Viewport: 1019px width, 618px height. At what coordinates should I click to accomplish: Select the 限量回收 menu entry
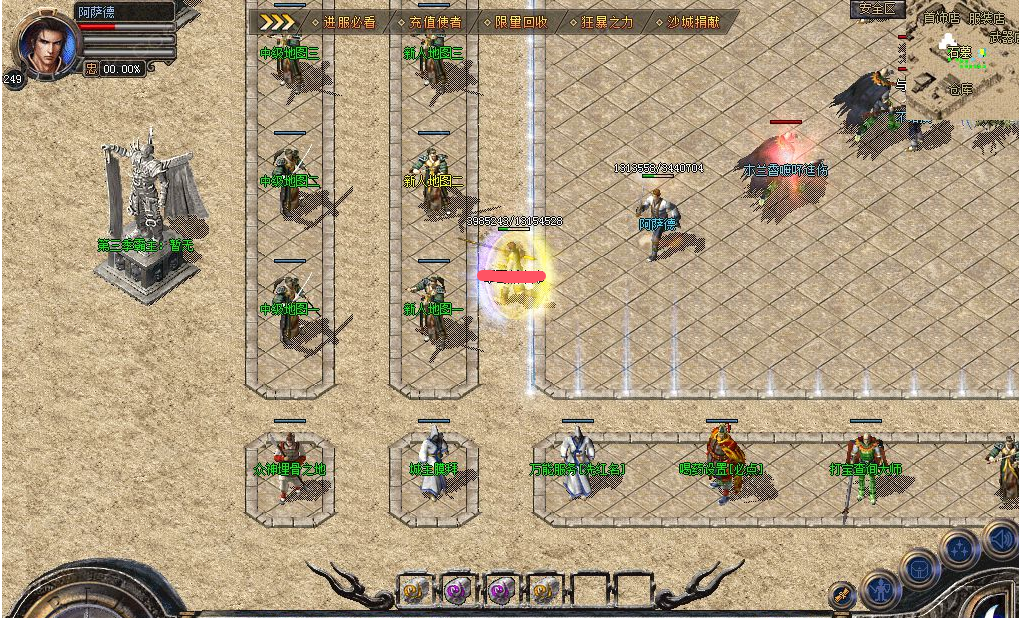tap(521, 21)
